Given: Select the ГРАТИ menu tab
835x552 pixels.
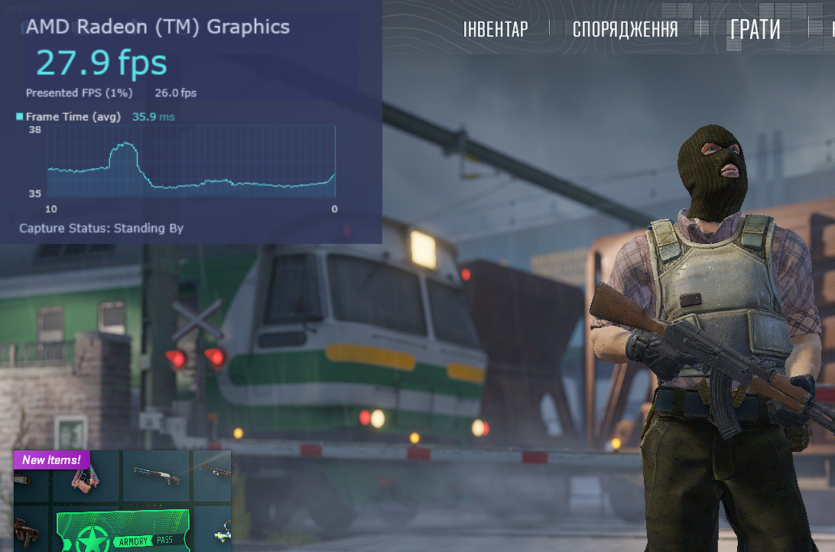Looking at the screenshot, I should pyautogui.click(x=755, y=29).
